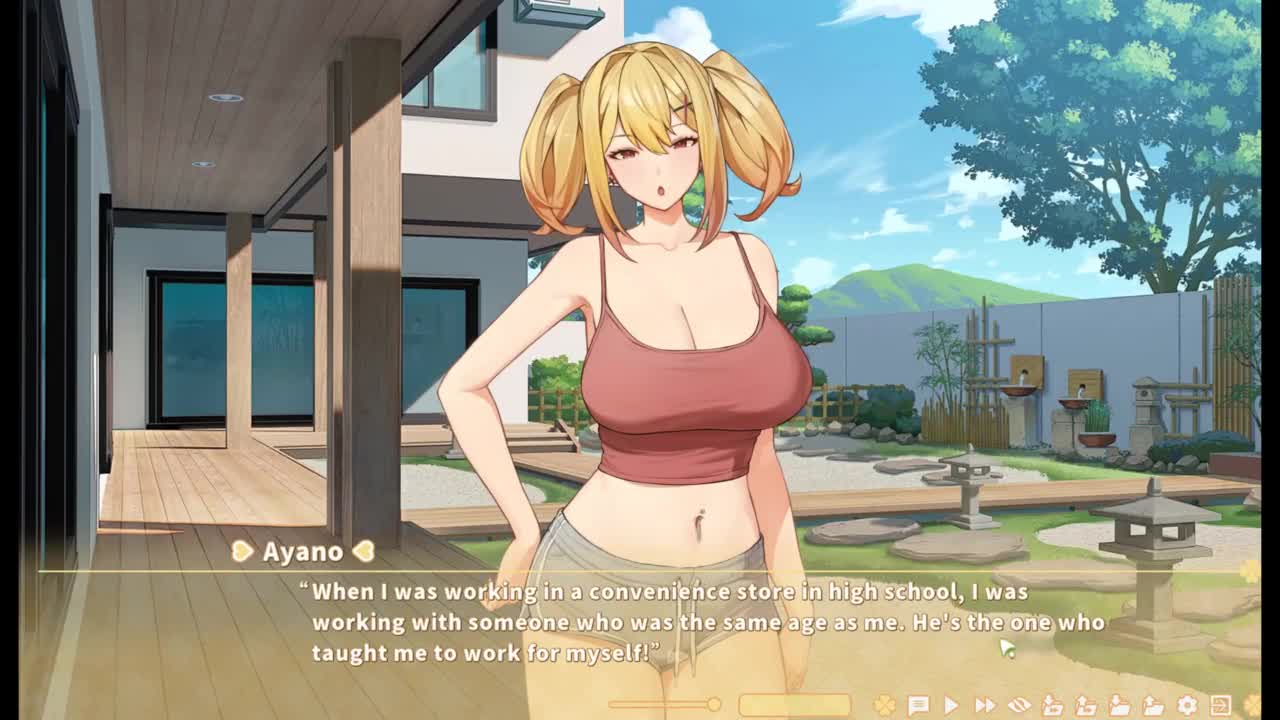The width and height of the screenshot is (1280, 720).
Task: Open settings with the gear icon
Action: [1187, 706]
